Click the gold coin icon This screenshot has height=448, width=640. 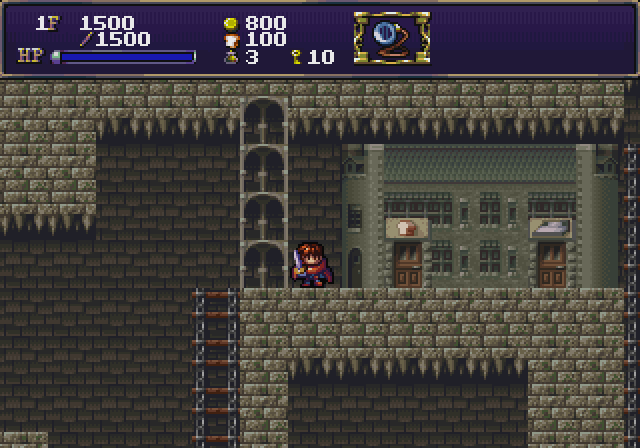[230, 22]
